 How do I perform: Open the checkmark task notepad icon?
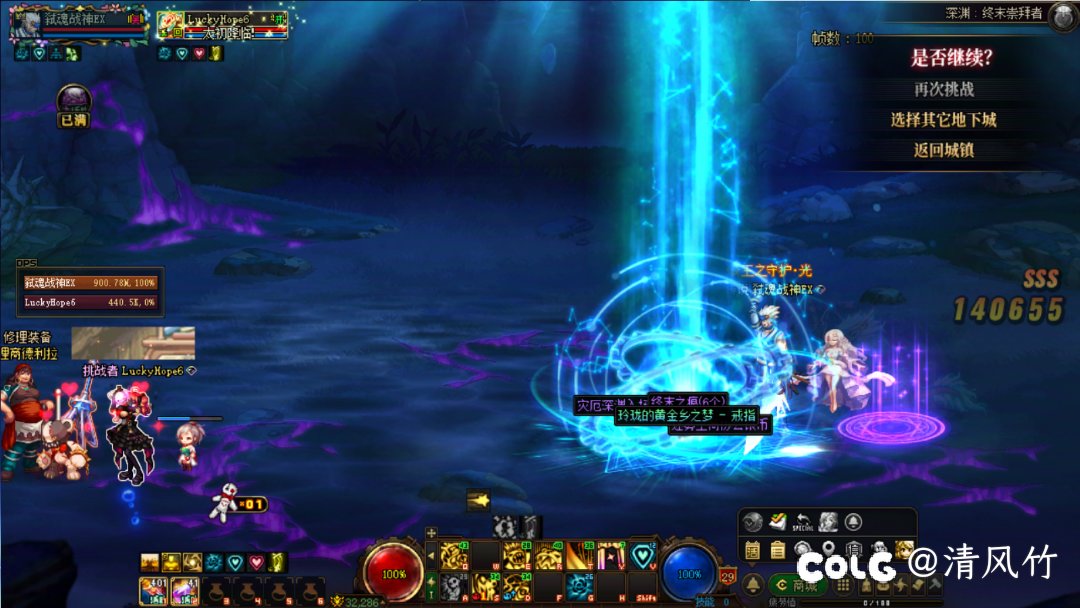click(777, 522)
